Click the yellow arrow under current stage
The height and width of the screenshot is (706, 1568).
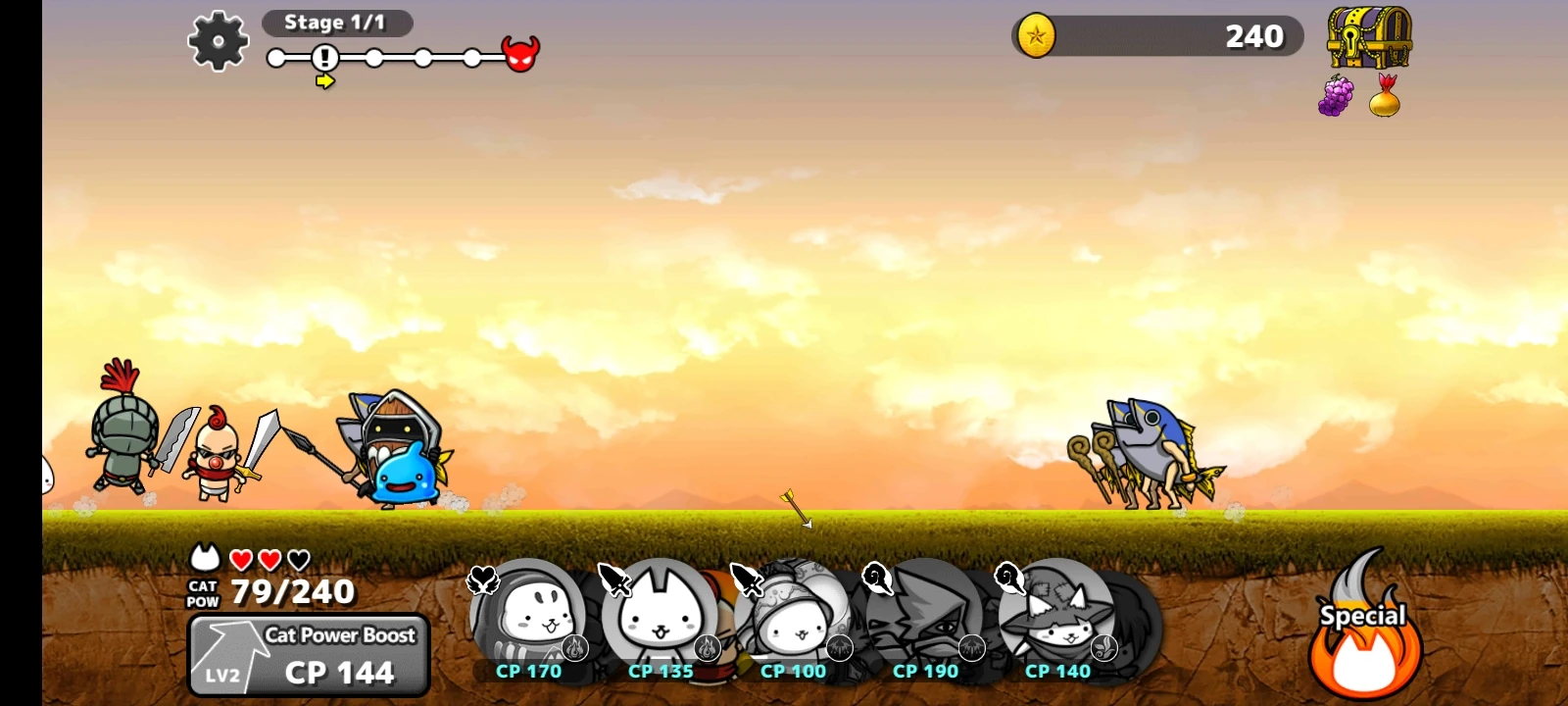(x=325, y=82)
